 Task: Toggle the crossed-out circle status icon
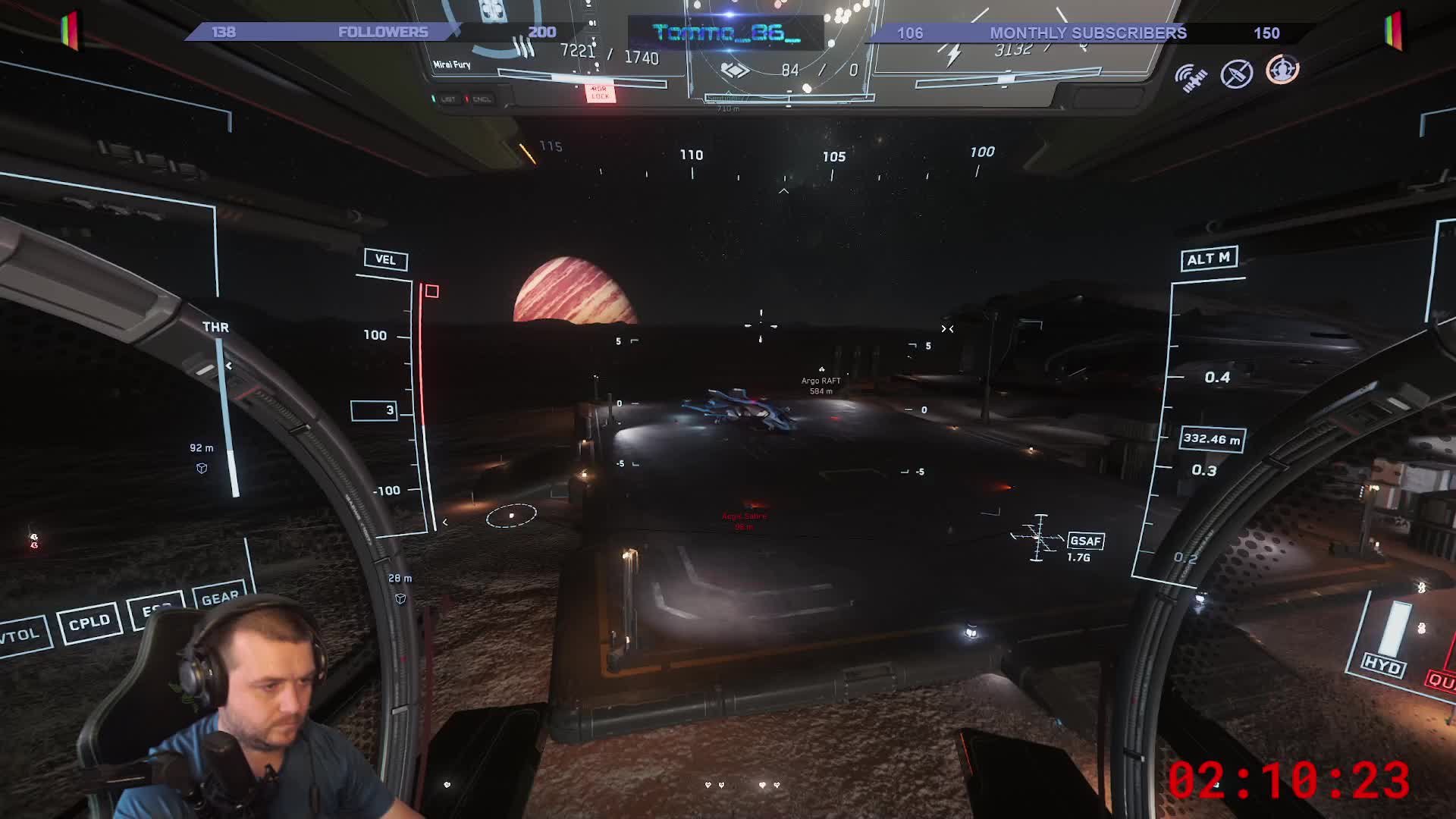click(x=1236, y=74)
